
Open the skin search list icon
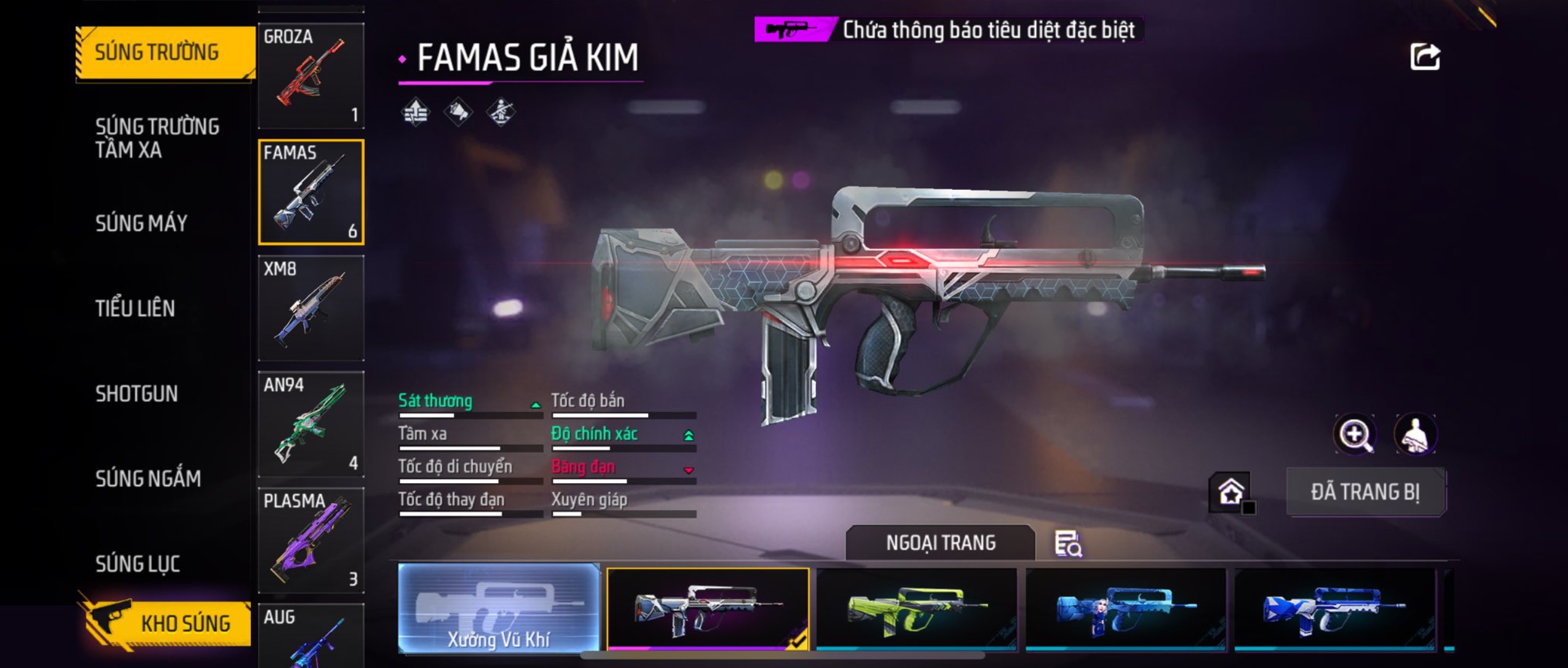click(1068, 544)
